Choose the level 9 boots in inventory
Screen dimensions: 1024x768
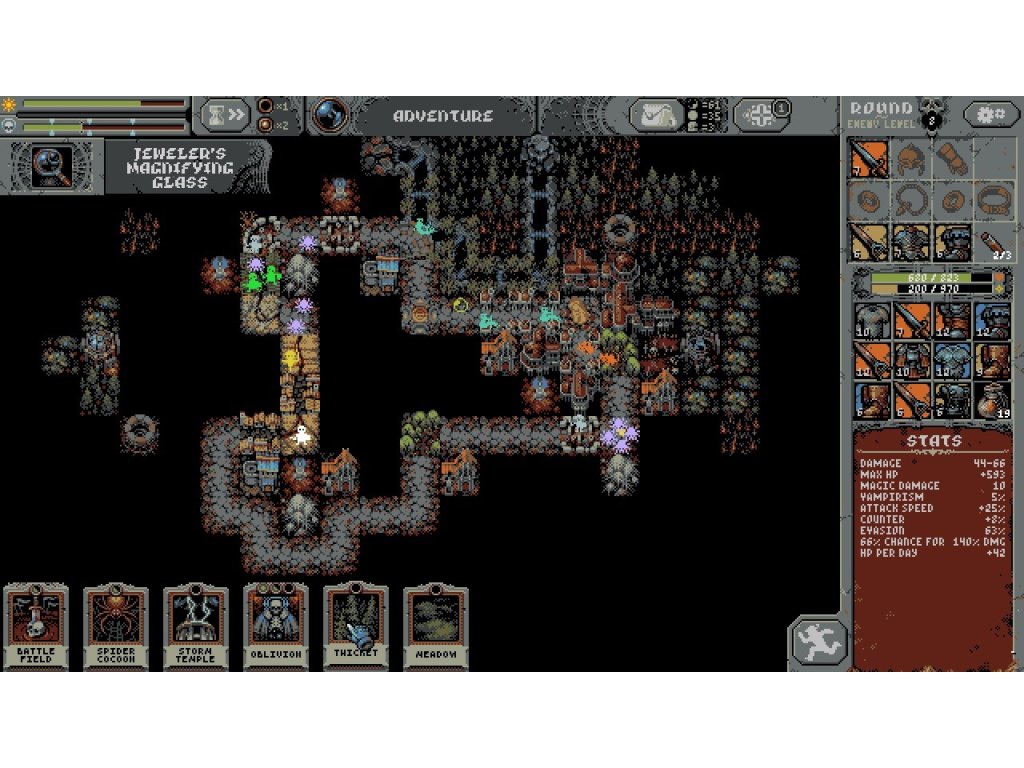993,360
